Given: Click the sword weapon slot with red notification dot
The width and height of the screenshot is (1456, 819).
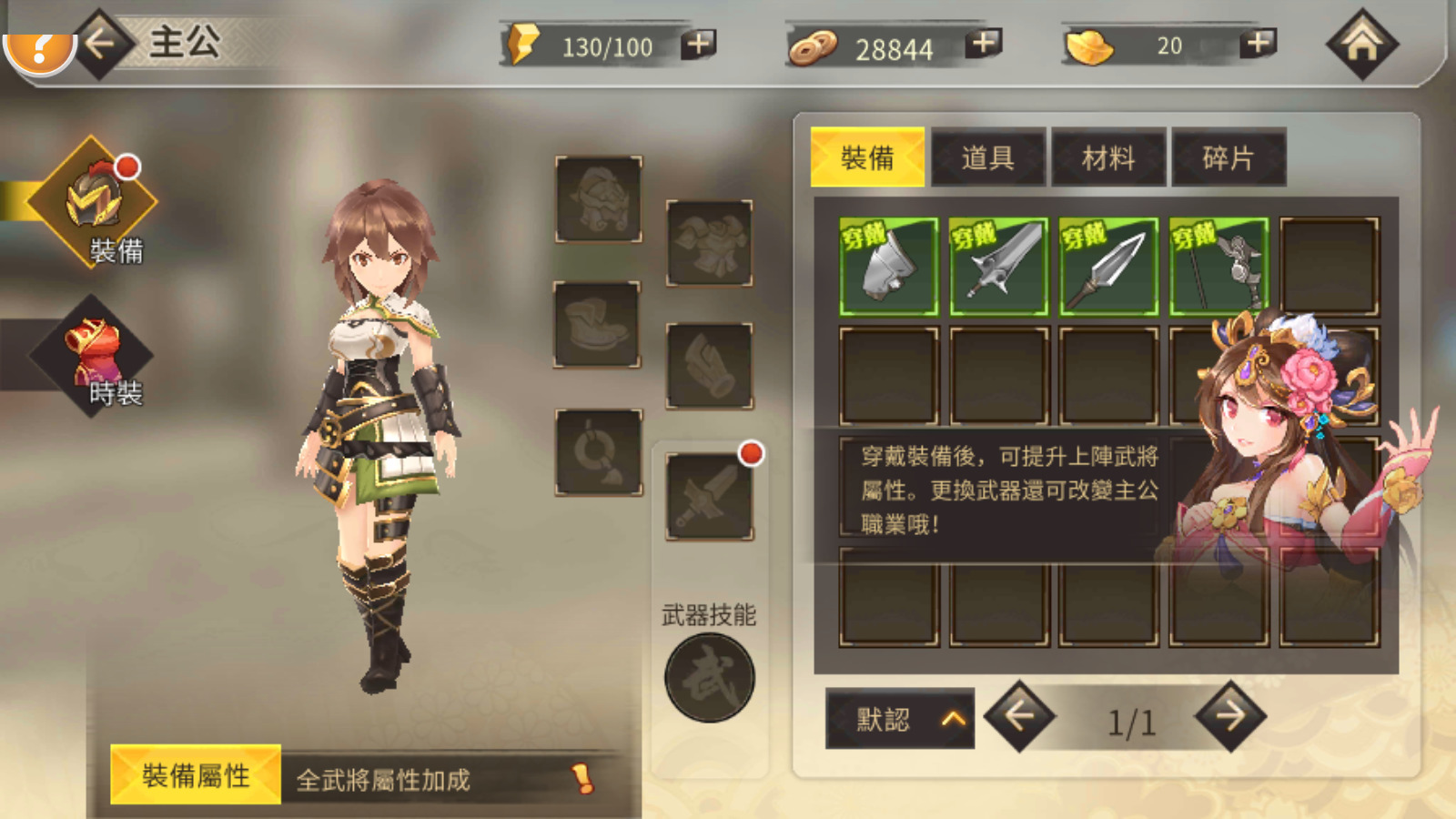Looking at the screenshot, I should click(x=710, y=496).
